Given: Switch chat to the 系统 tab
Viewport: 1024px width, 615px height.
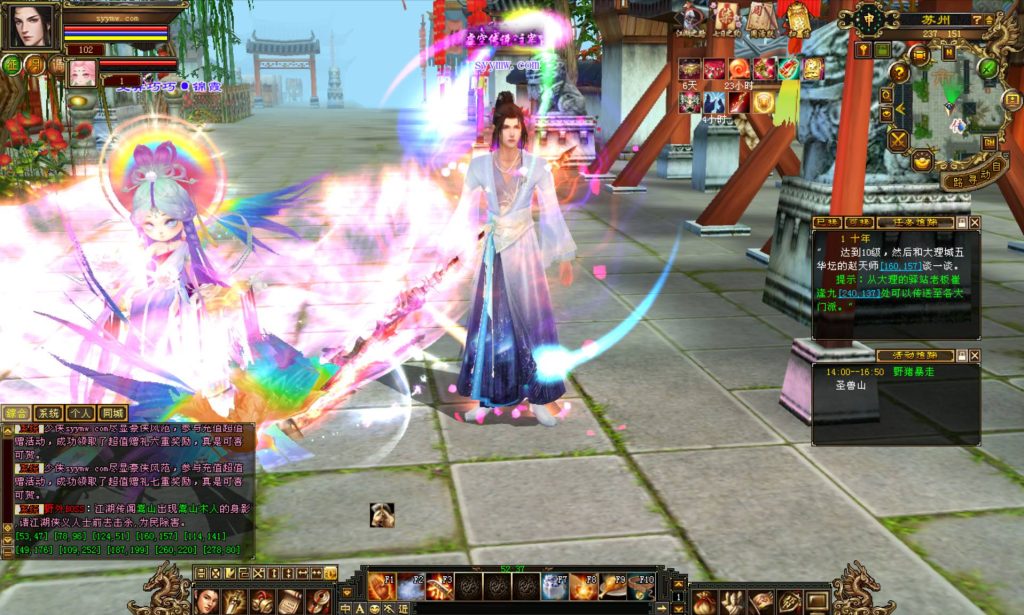Looking at the screenshot, I should coord(48,412).
